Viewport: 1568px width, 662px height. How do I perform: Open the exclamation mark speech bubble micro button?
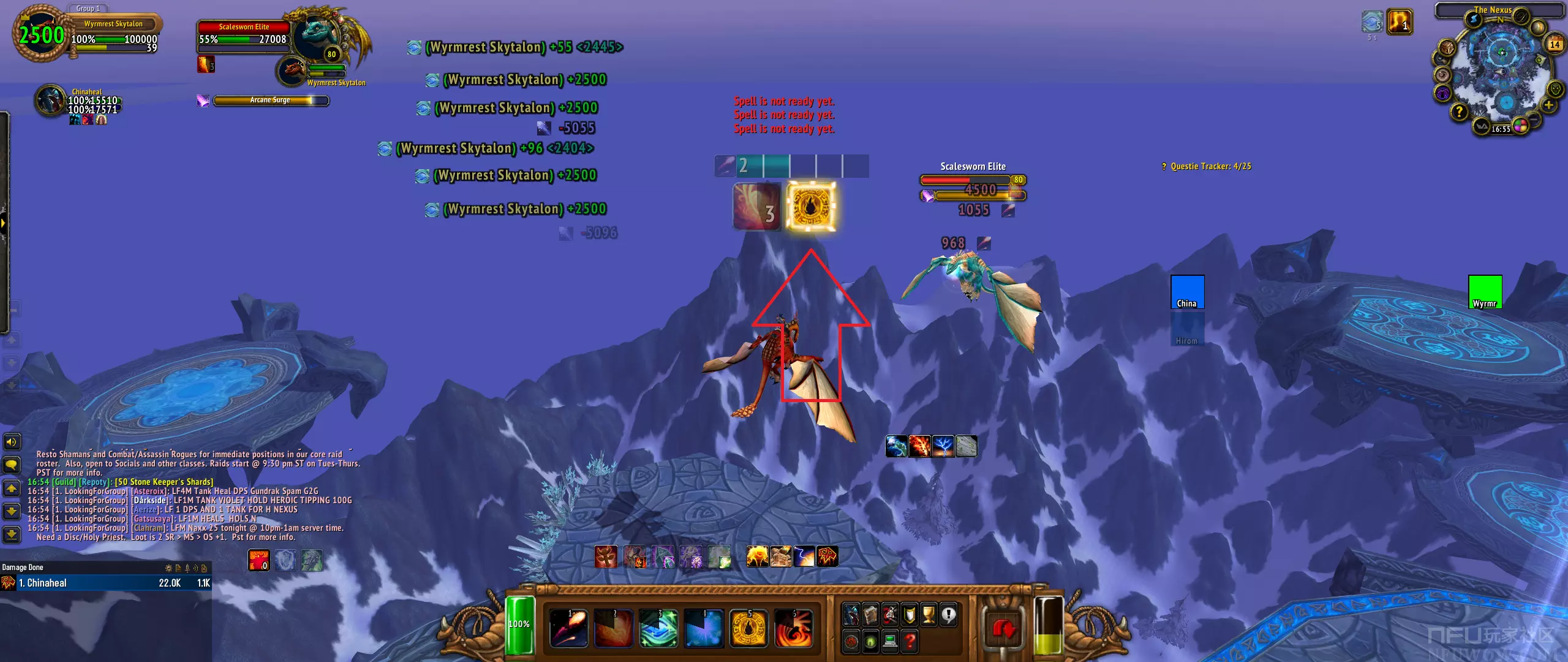[x=949, y=614]
